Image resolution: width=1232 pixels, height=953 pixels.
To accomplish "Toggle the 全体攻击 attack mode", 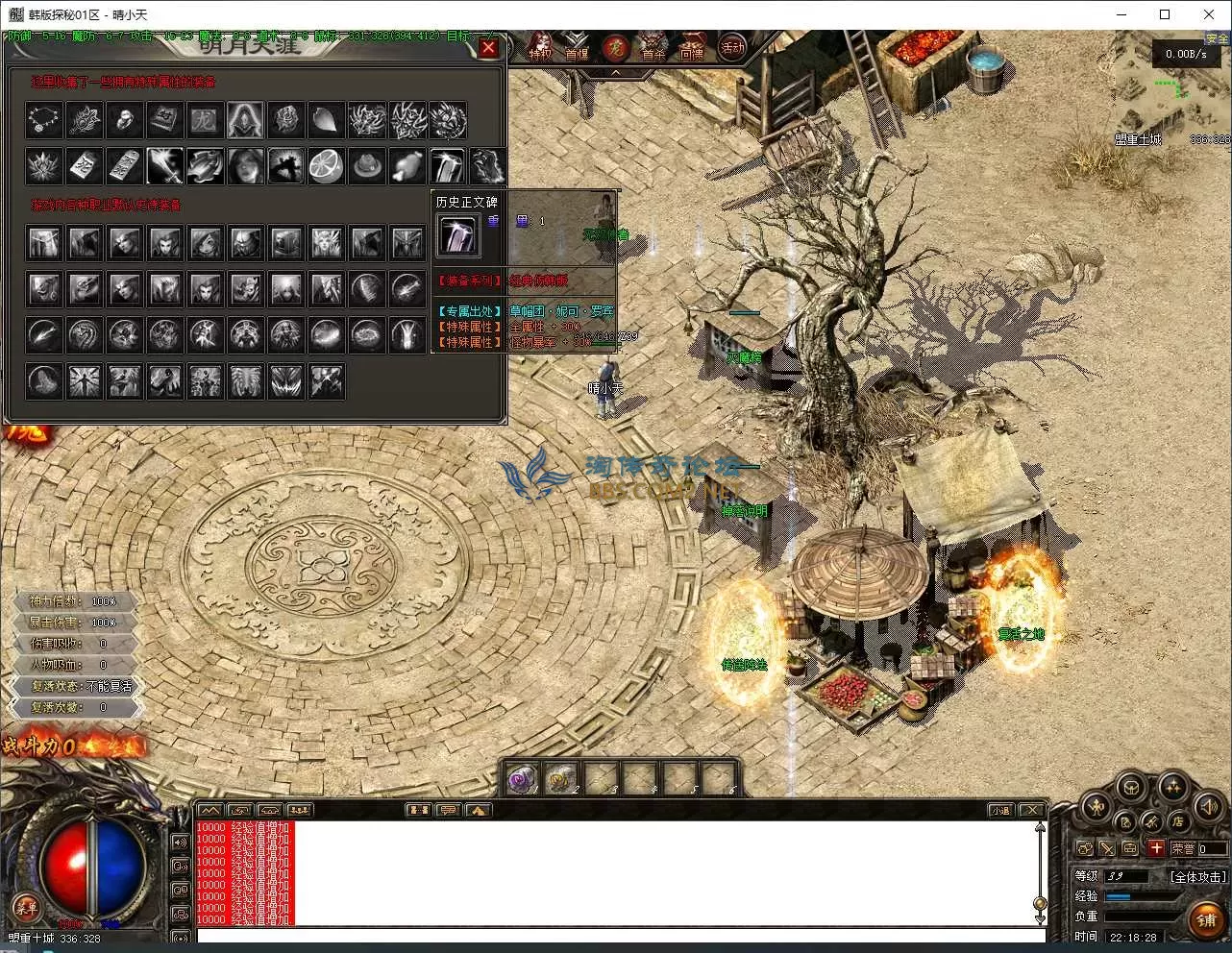I will coord(1198,876).
